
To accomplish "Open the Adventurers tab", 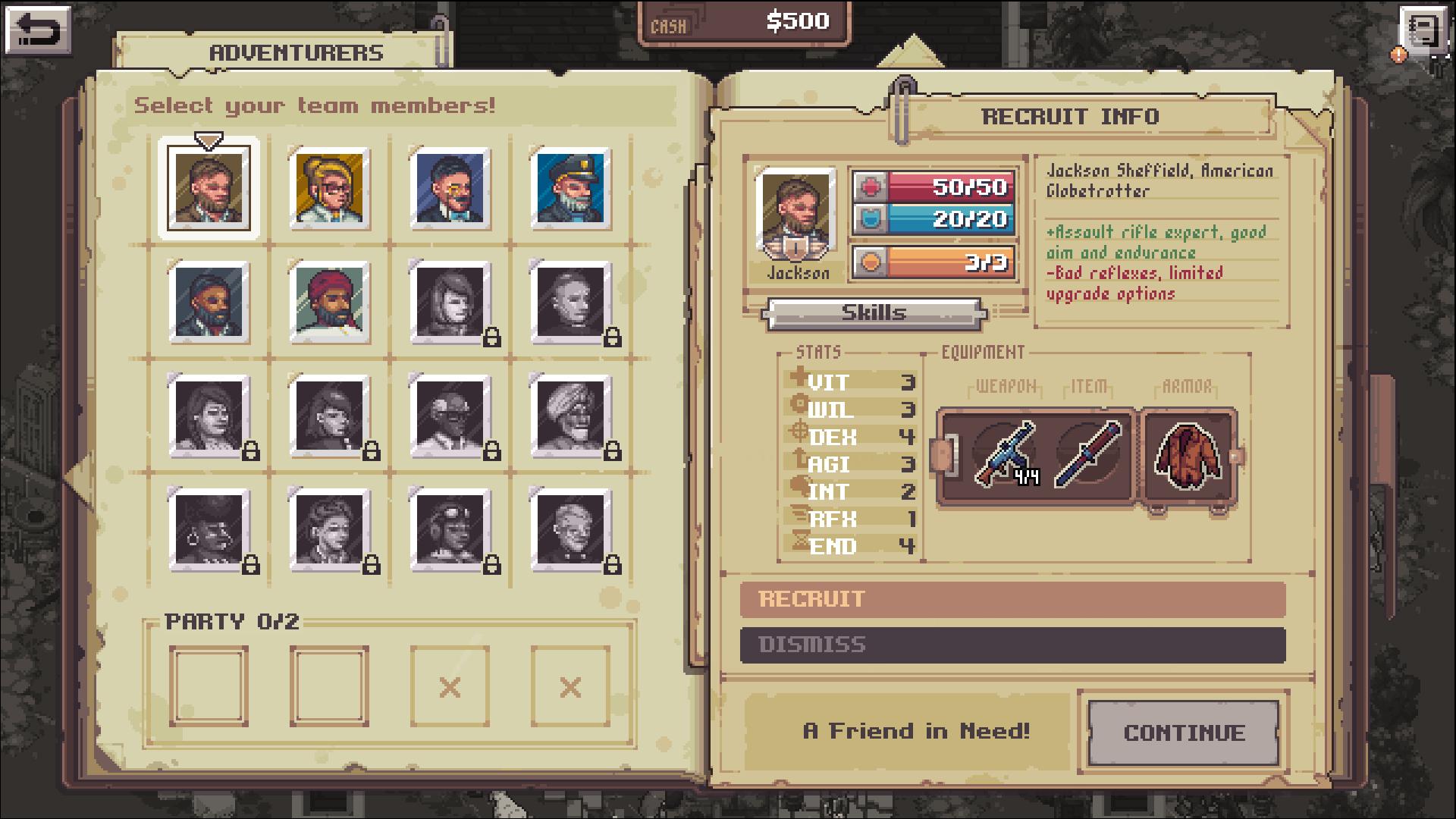I will (296, 53).
